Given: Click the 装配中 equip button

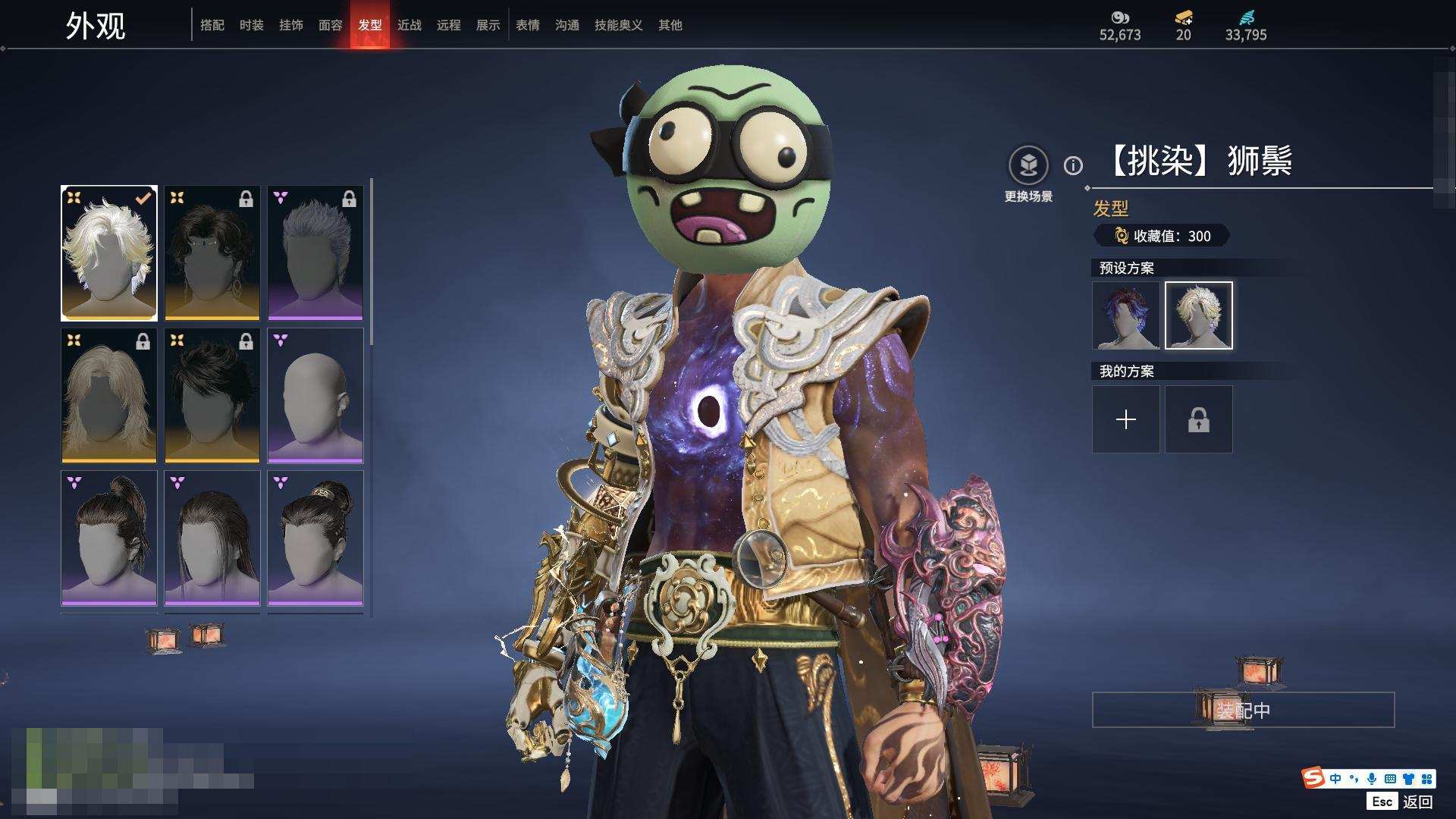Looking at the screenshot, I should 1243,710.
